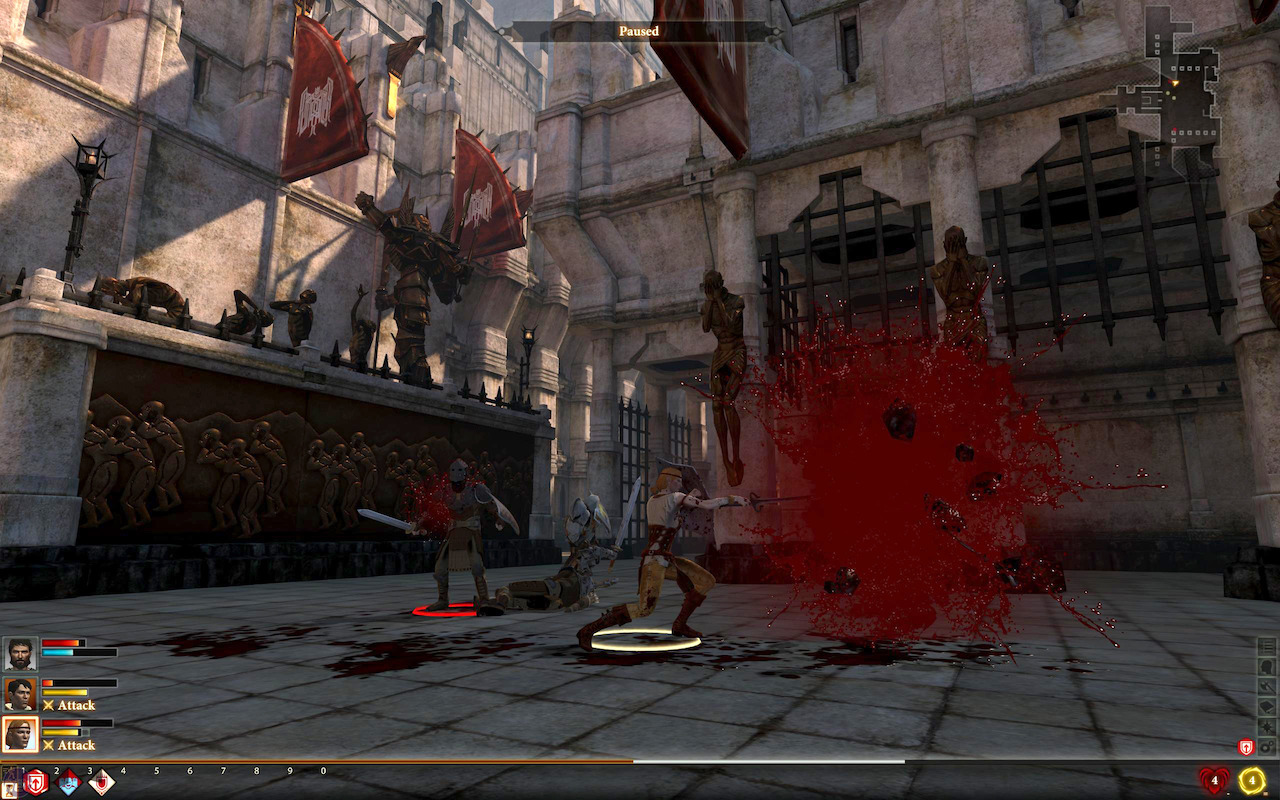
Task: Open the list-lines menu icon
Action: (1267, 646)
